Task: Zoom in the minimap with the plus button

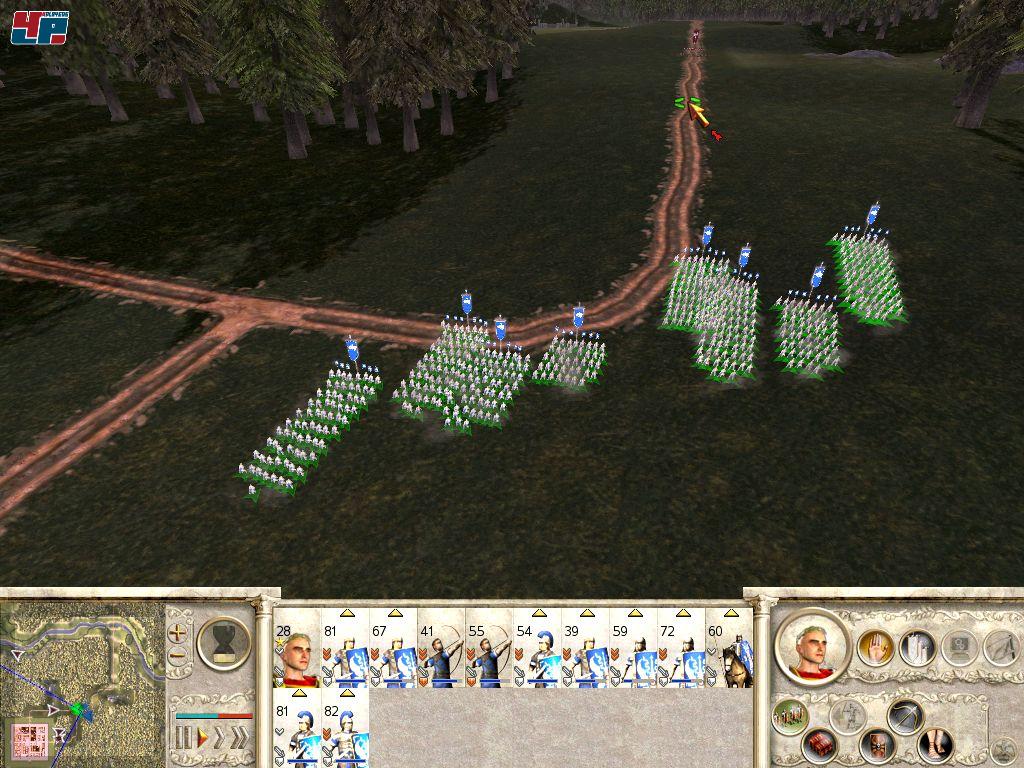Action: (178, 632)
